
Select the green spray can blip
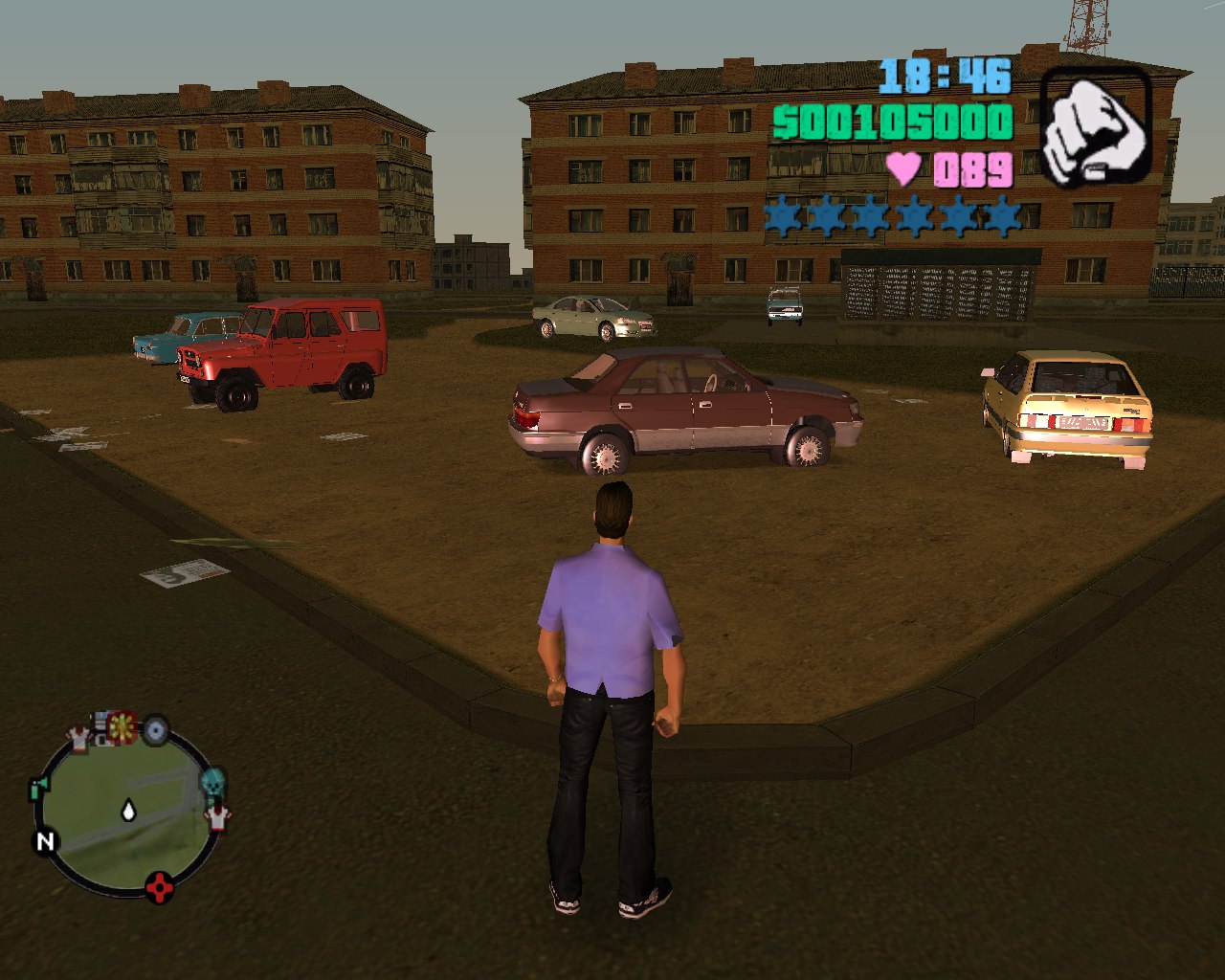38,789
